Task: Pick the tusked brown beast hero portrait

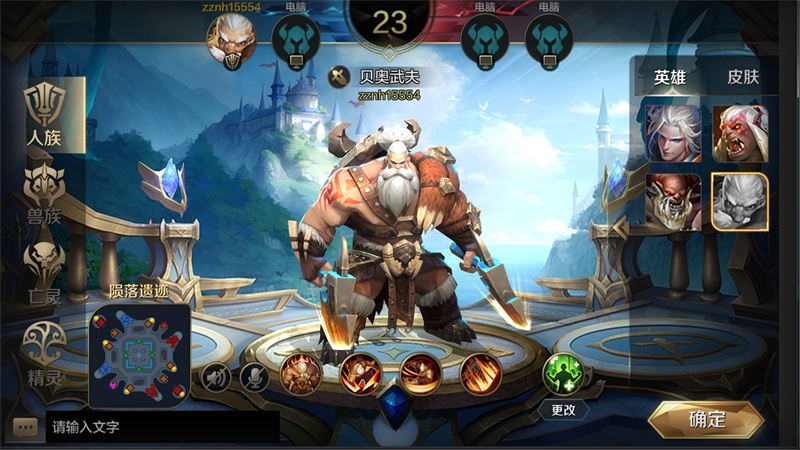Action: click(x=673, y=202)
